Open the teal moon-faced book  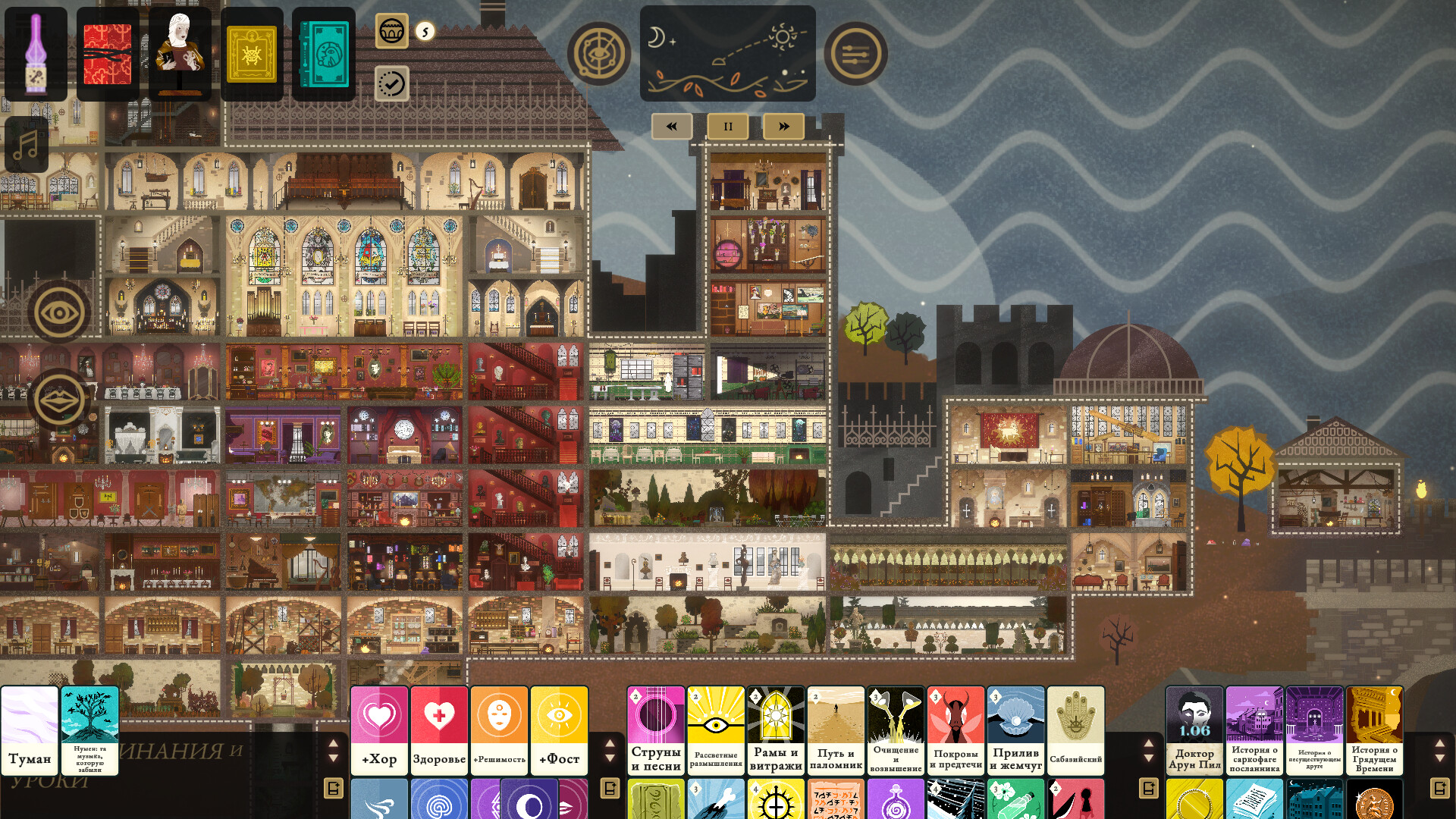pyautogui.click(x=324, y=53)
